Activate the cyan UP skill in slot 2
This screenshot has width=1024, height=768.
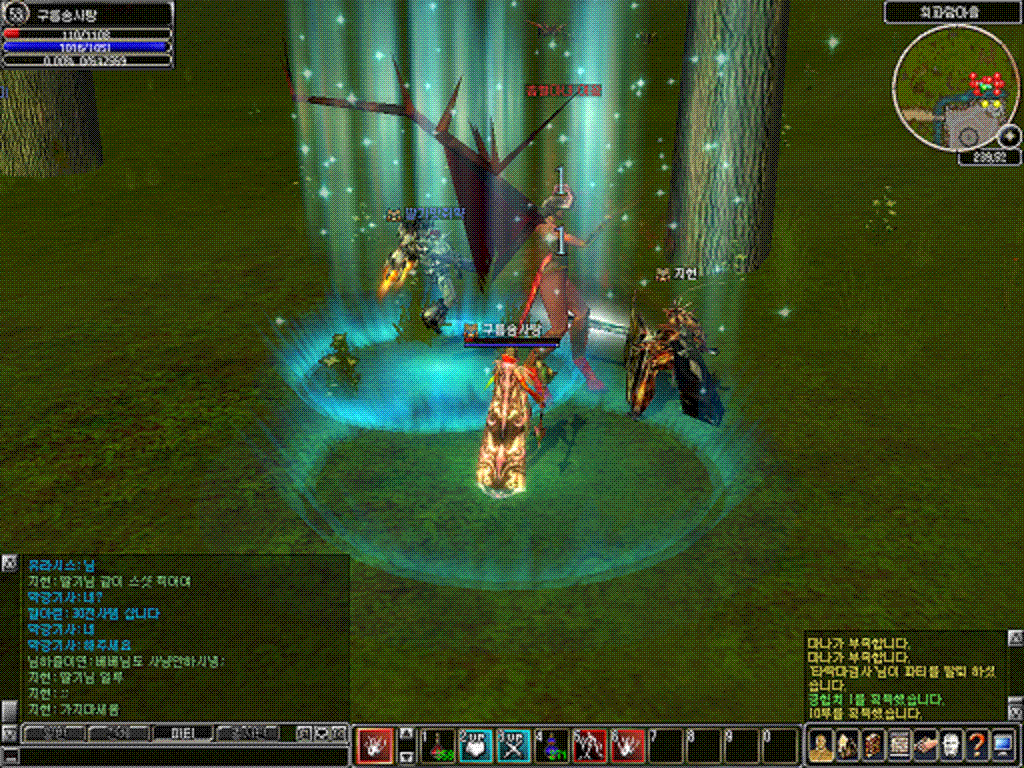click(476, 745)
